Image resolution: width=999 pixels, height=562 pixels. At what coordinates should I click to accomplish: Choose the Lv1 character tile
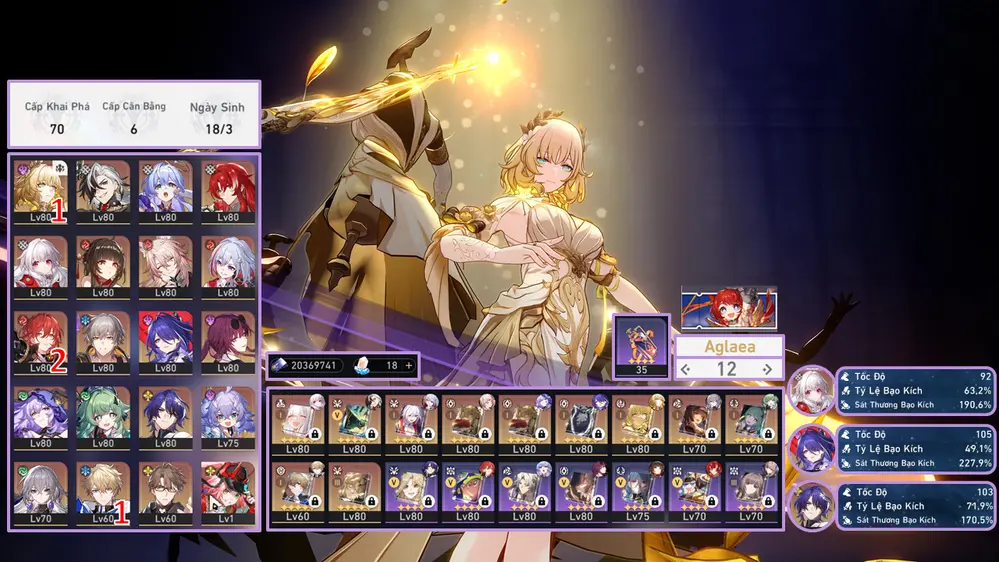(228, 490)
